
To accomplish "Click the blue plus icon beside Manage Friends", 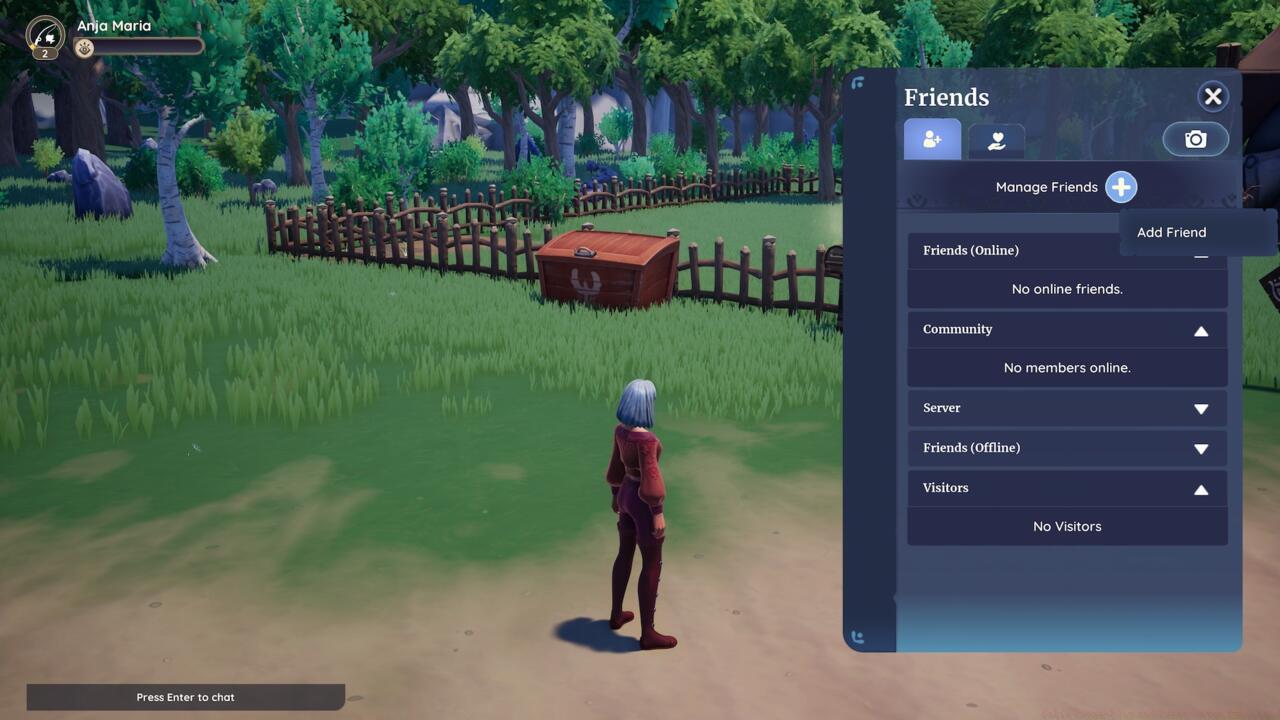I will (x=1121, y=187).
